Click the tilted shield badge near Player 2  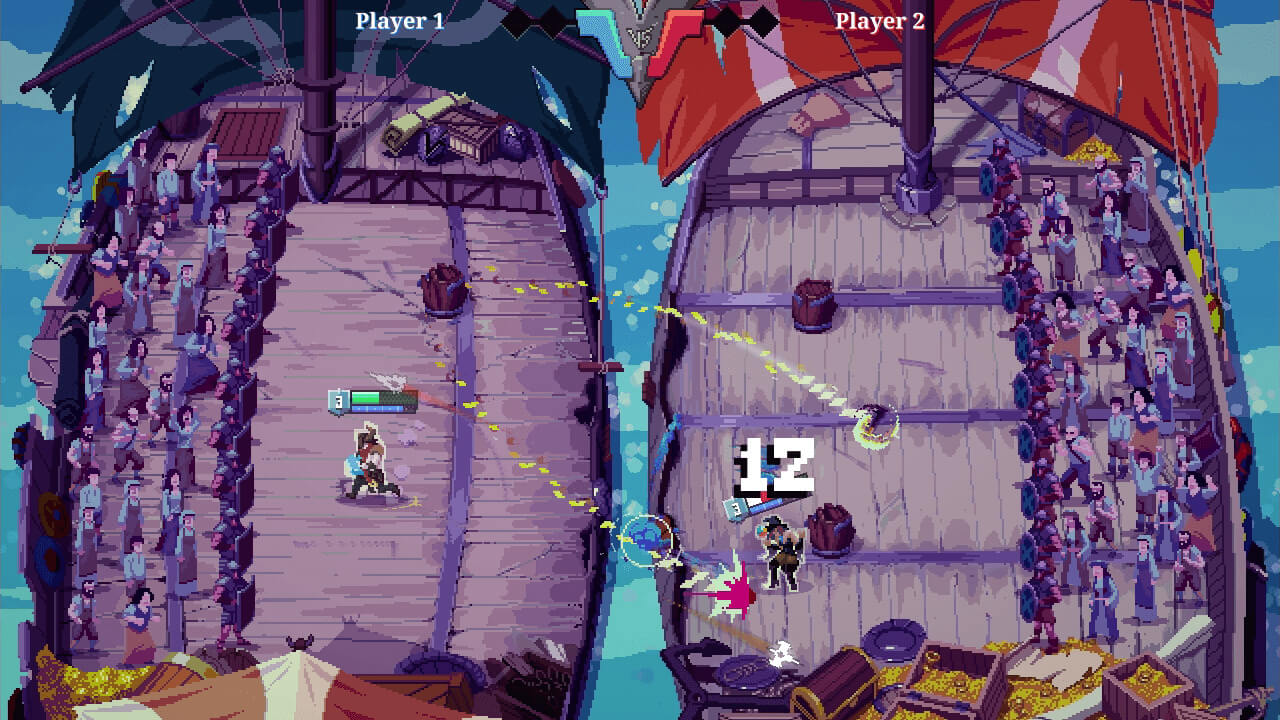(x=735, y=512)
